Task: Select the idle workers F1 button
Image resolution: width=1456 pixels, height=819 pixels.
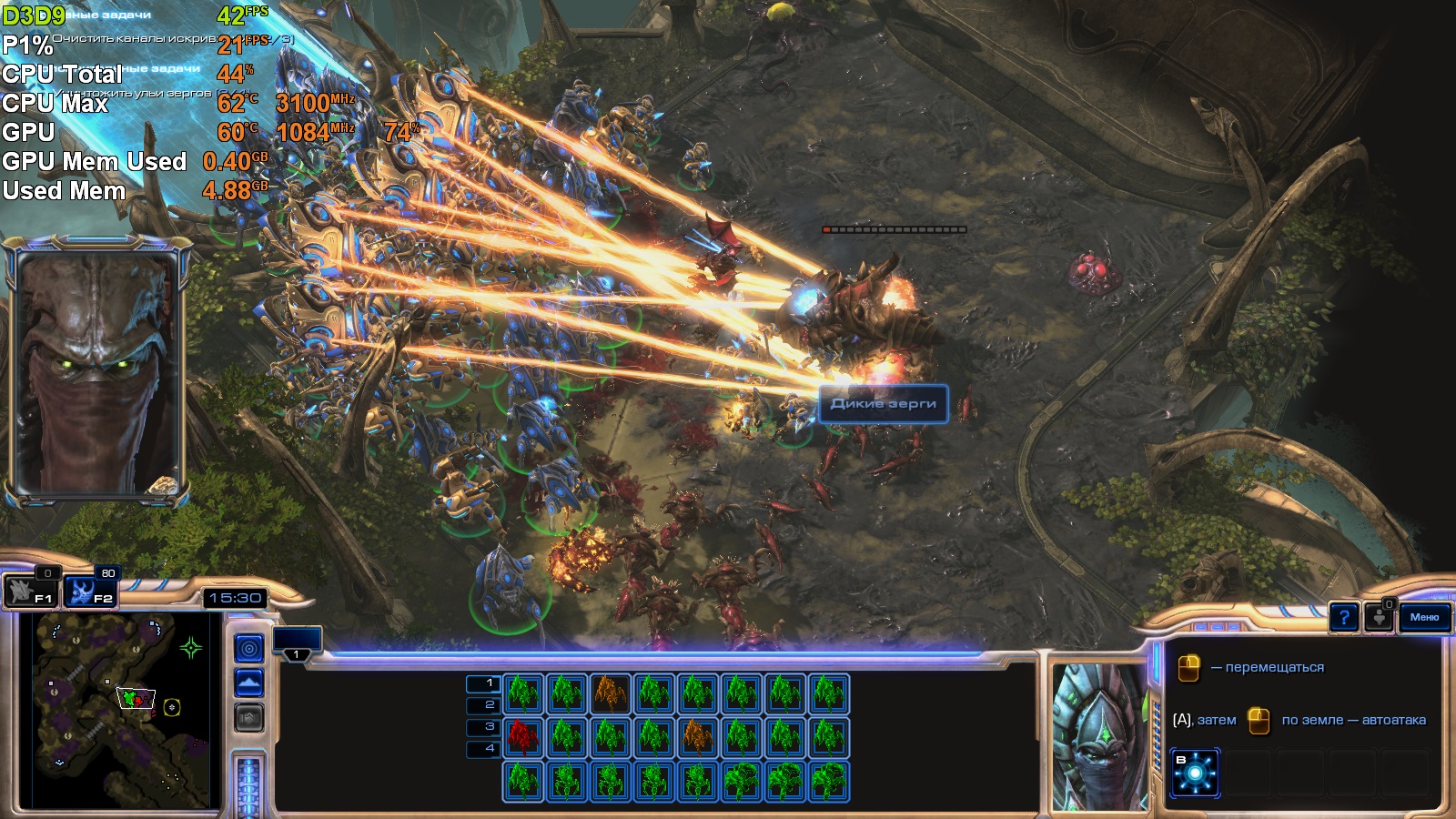Action: 32,592
